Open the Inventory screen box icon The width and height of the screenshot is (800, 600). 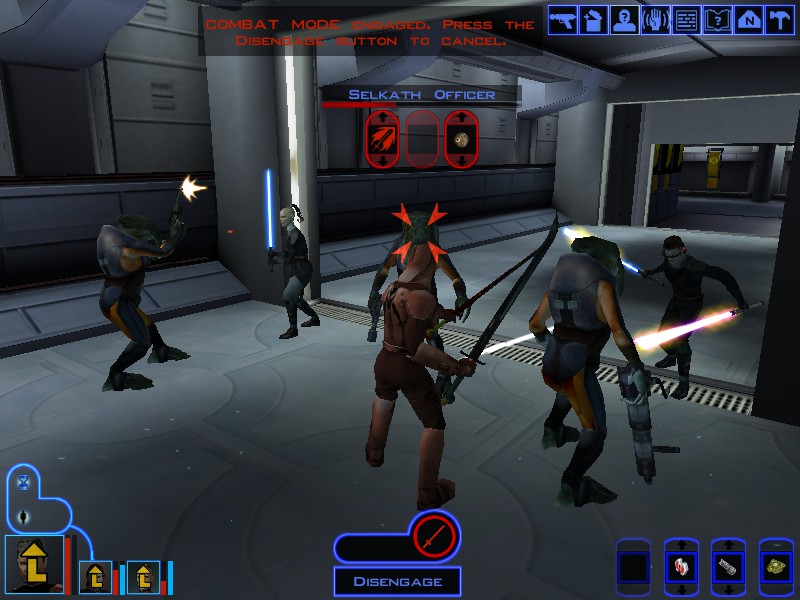point(594,20)
